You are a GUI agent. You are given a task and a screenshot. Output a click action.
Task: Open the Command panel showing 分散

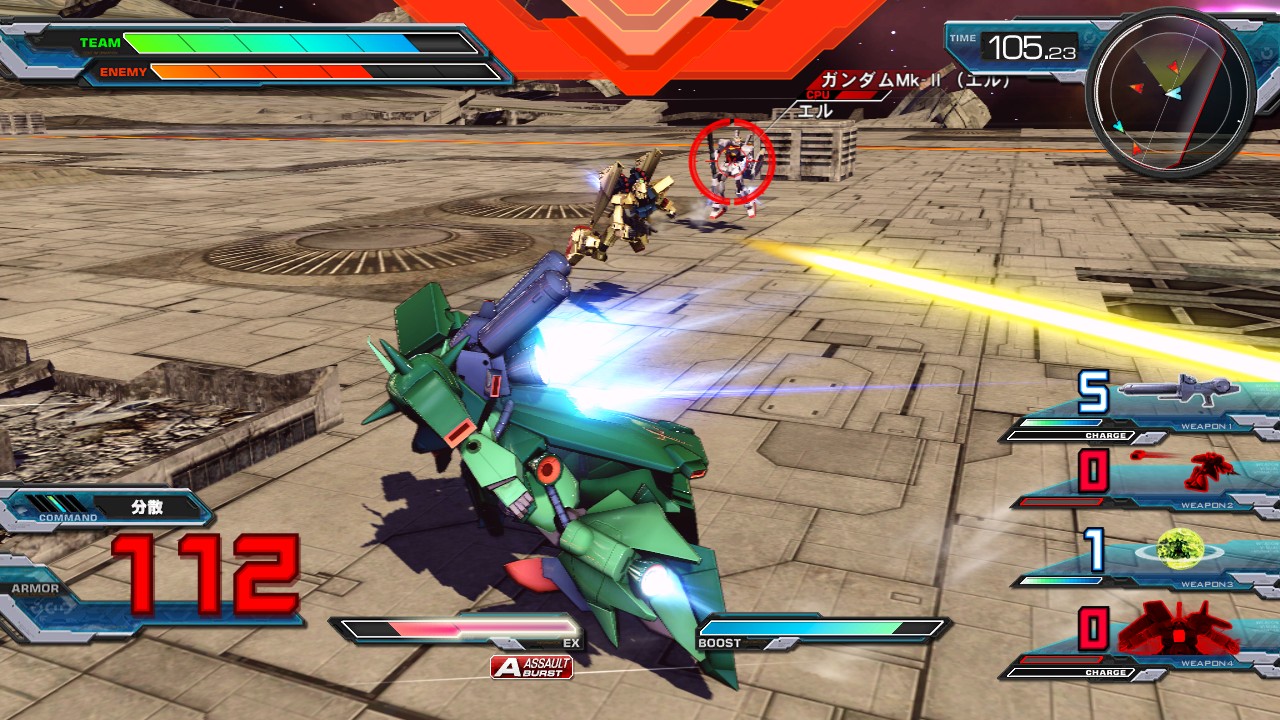click(x=110, y=508)
